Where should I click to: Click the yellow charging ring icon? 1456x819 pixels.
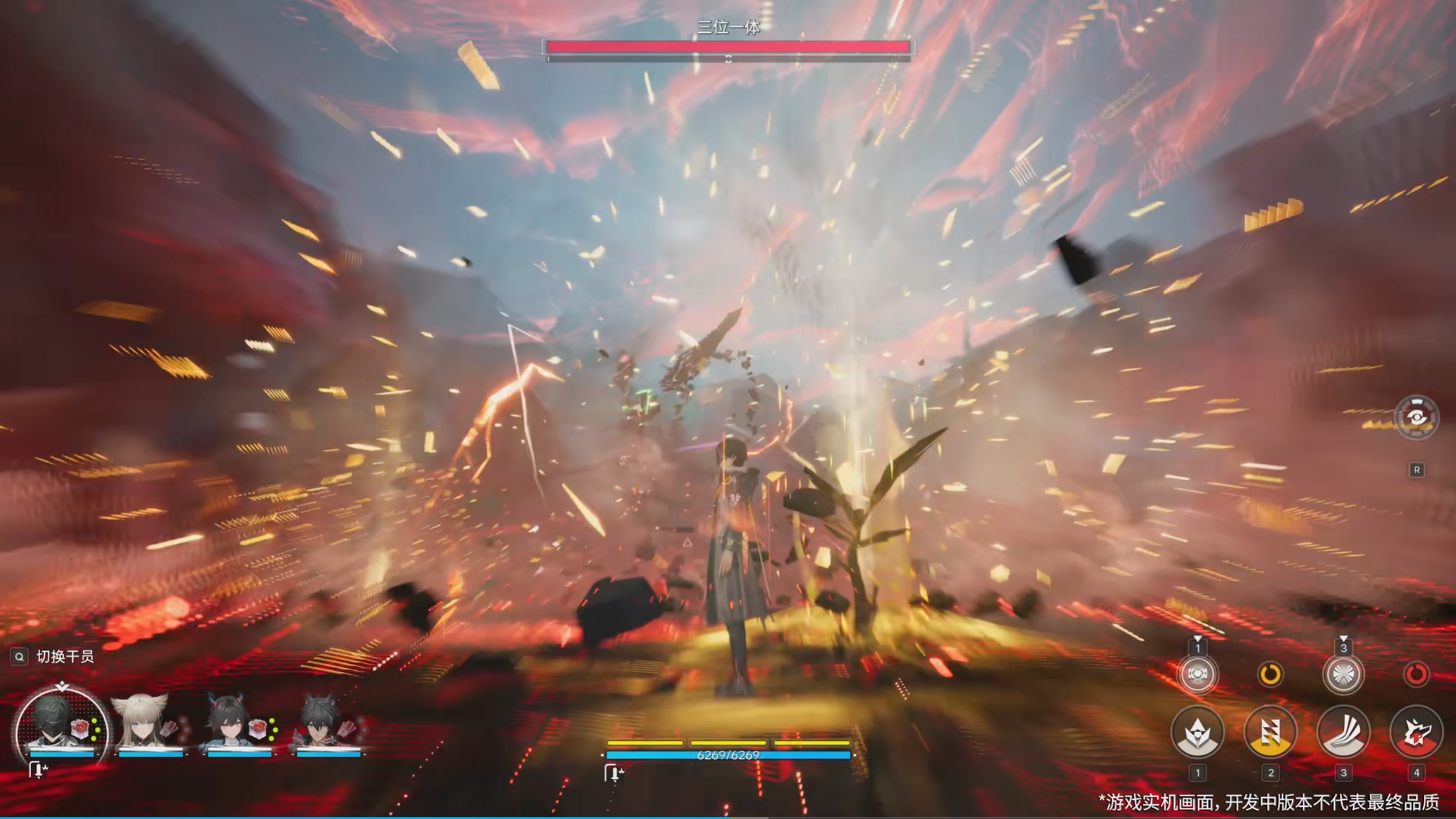(x=1270, y=674)
